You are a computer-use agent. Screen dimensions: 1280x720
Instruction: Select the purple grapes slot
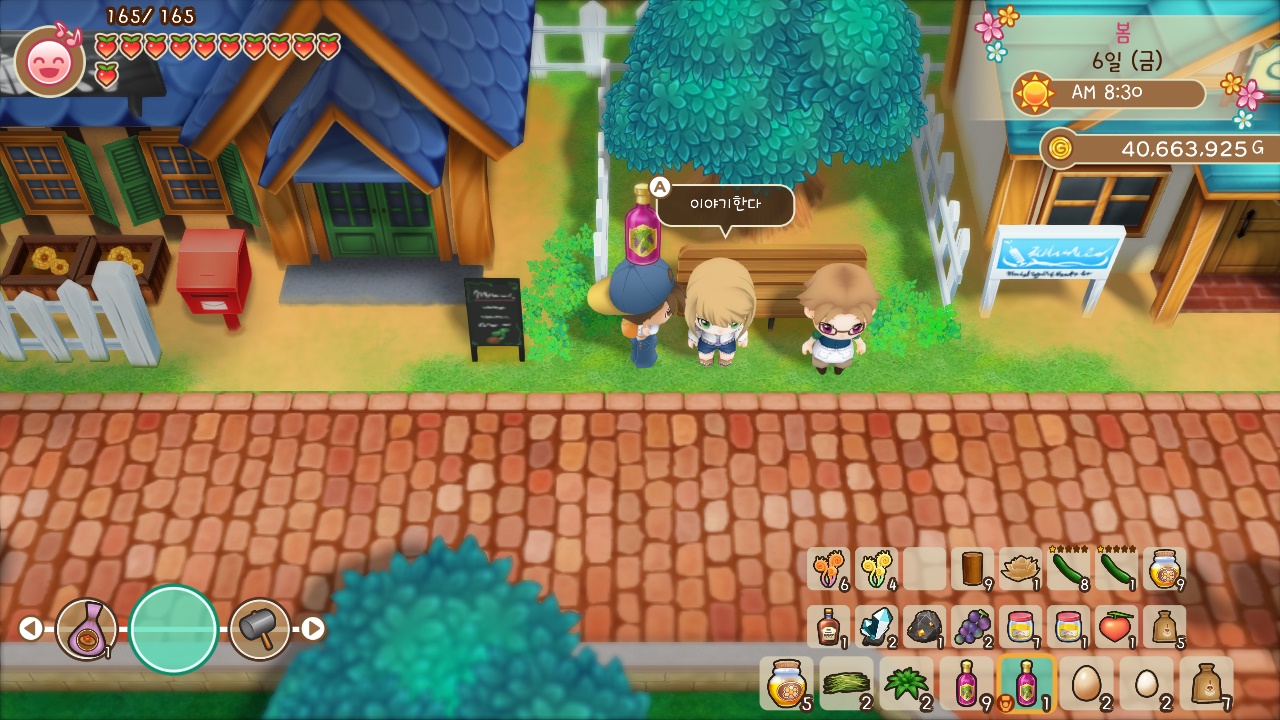972,627
